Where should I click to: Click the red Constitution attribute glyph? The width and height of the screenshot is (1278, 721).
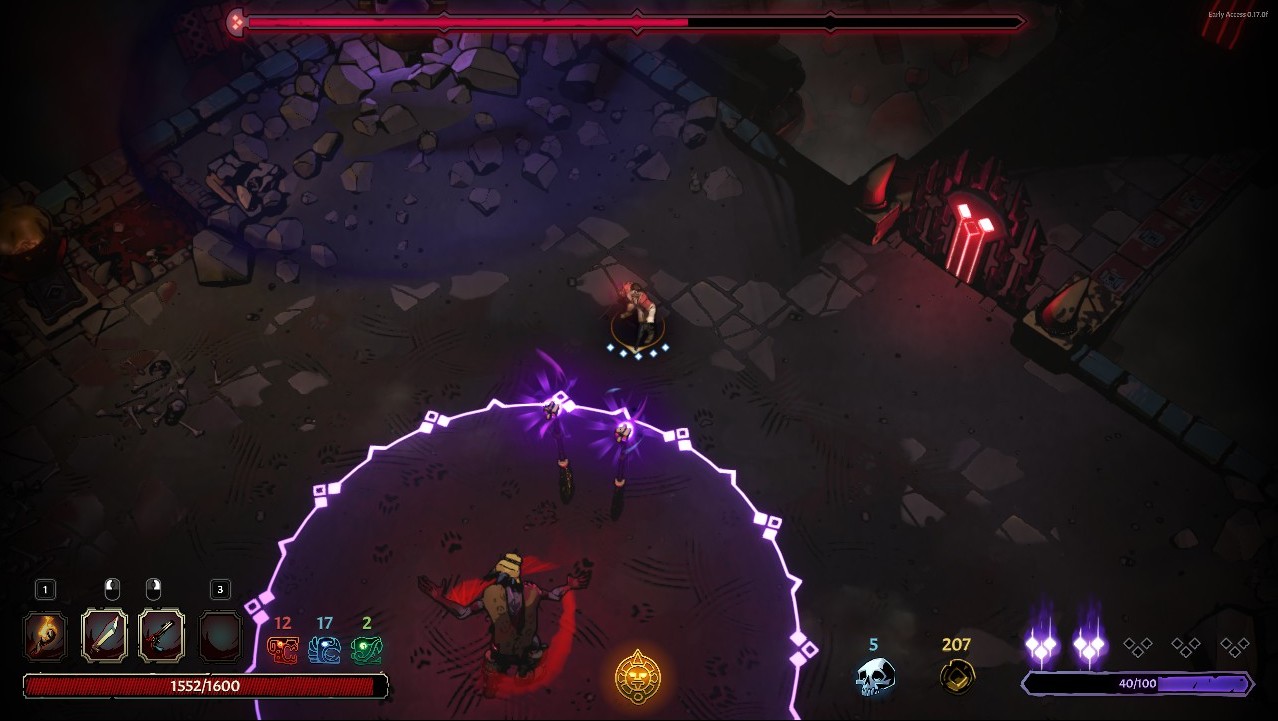[x=282, y=650]
